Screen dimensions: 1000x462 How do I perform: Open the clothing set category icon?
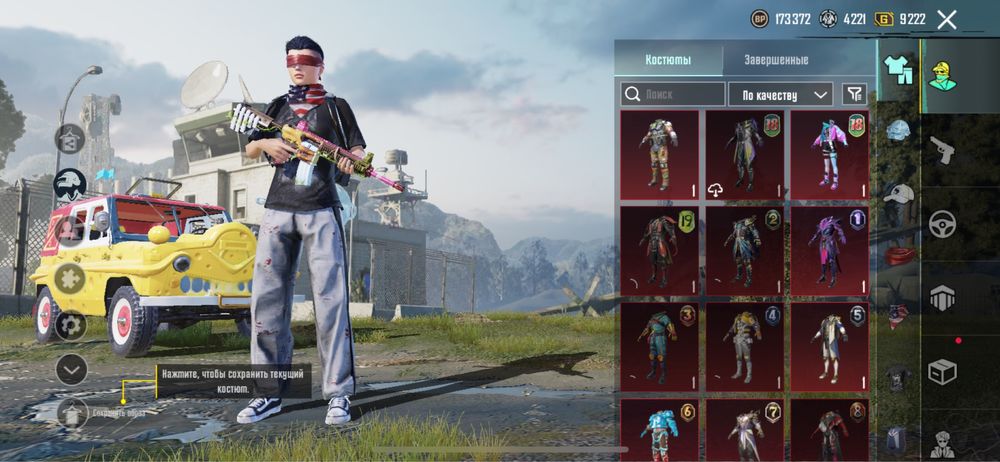898,70
